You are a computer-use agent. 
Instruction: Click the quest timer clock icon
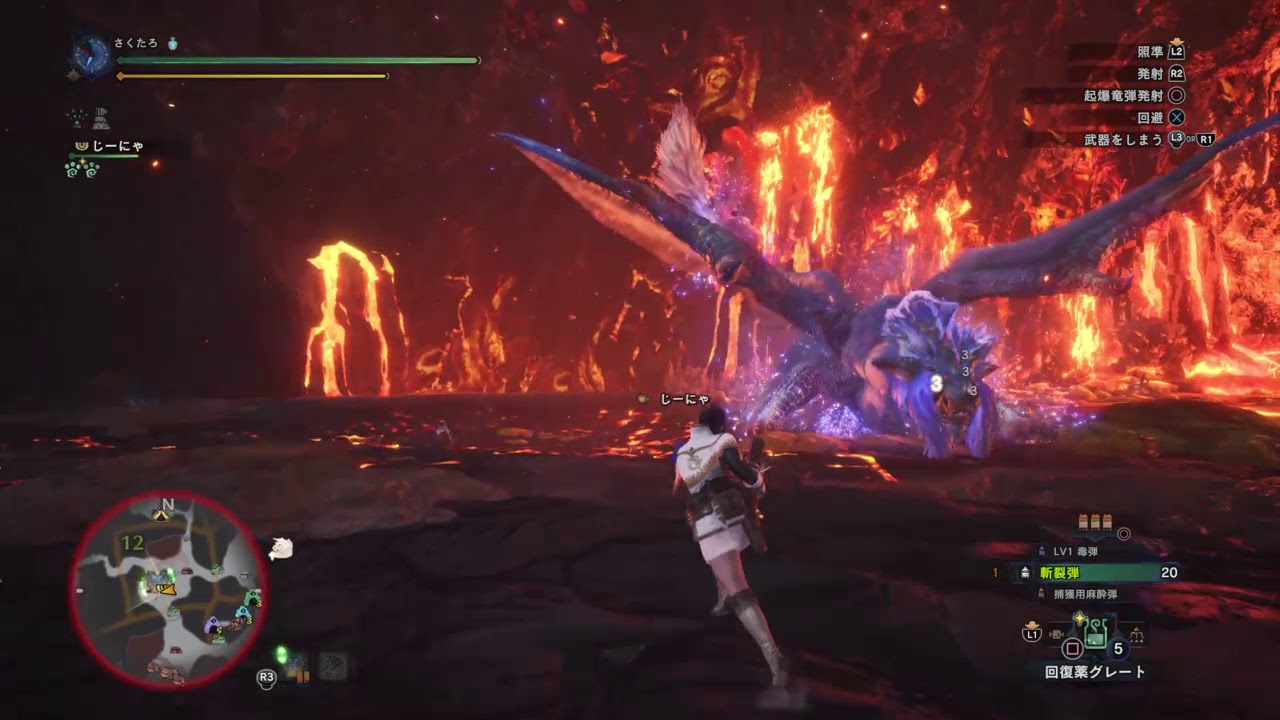pos(91,55)
